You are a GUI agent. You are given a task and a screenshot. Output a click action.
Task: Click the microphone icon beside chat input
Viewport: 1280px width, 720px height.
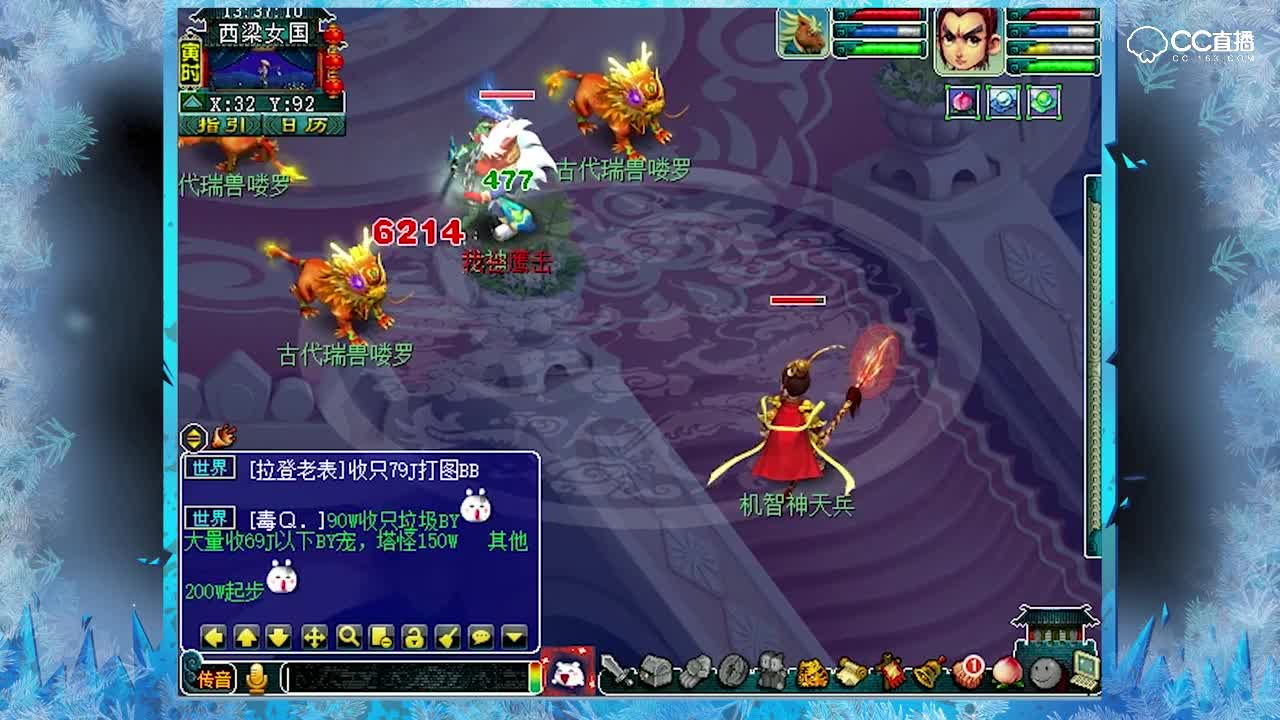(257, 676)
